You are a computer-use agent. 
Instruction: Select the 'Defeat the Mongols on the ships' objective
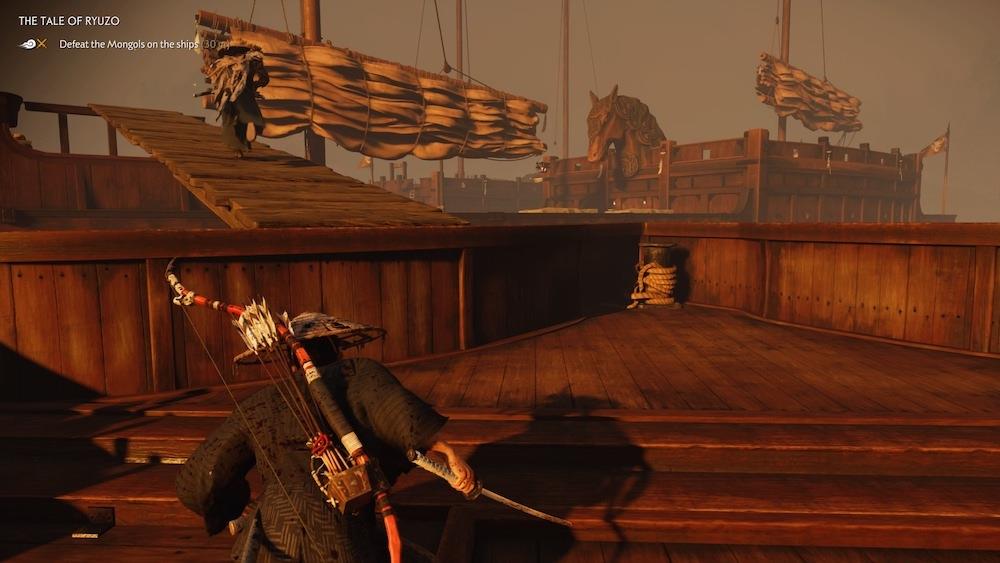click(128, 44)
